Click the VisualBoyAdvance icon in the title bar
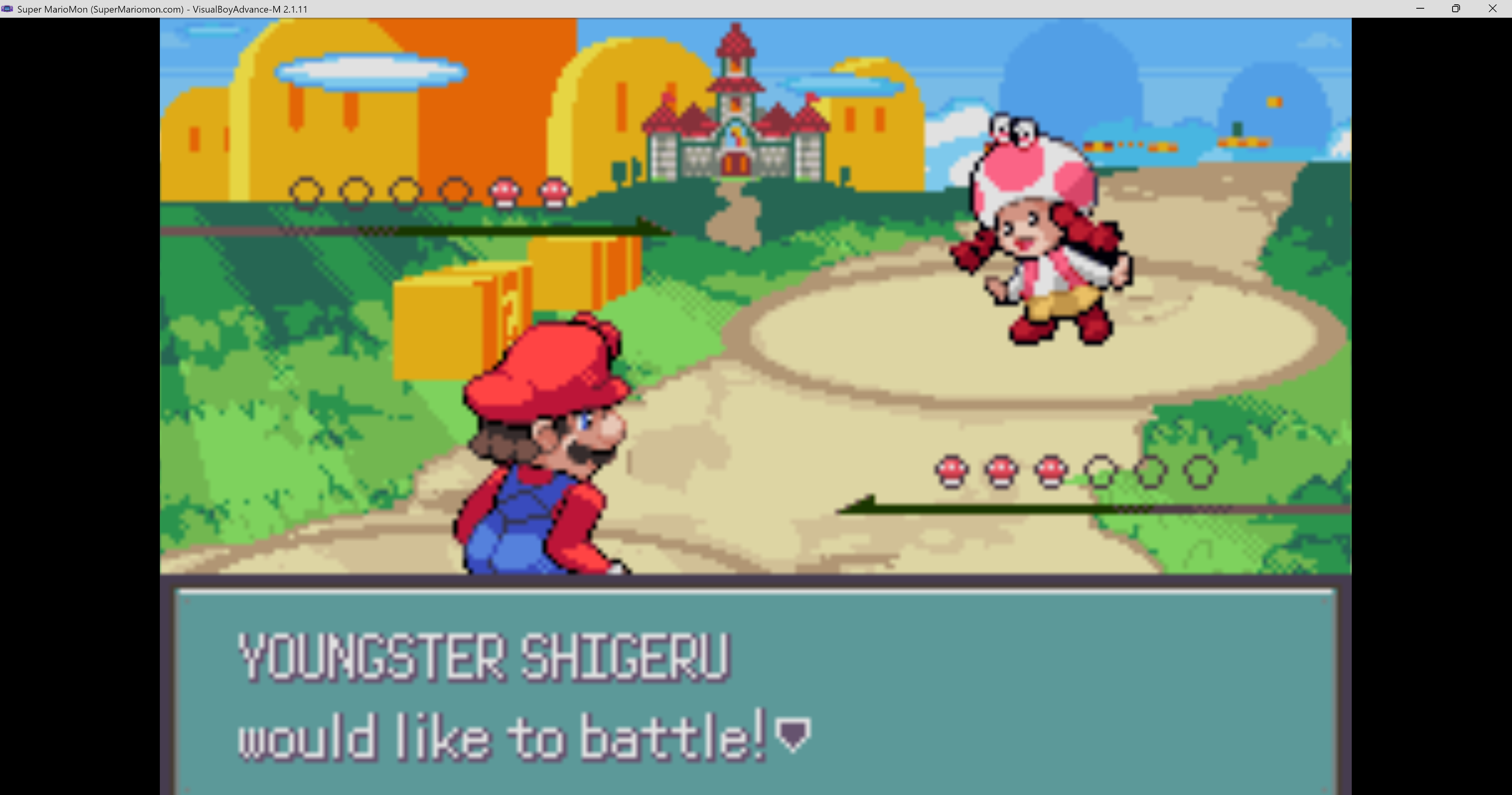 click(x=6, y=8)
